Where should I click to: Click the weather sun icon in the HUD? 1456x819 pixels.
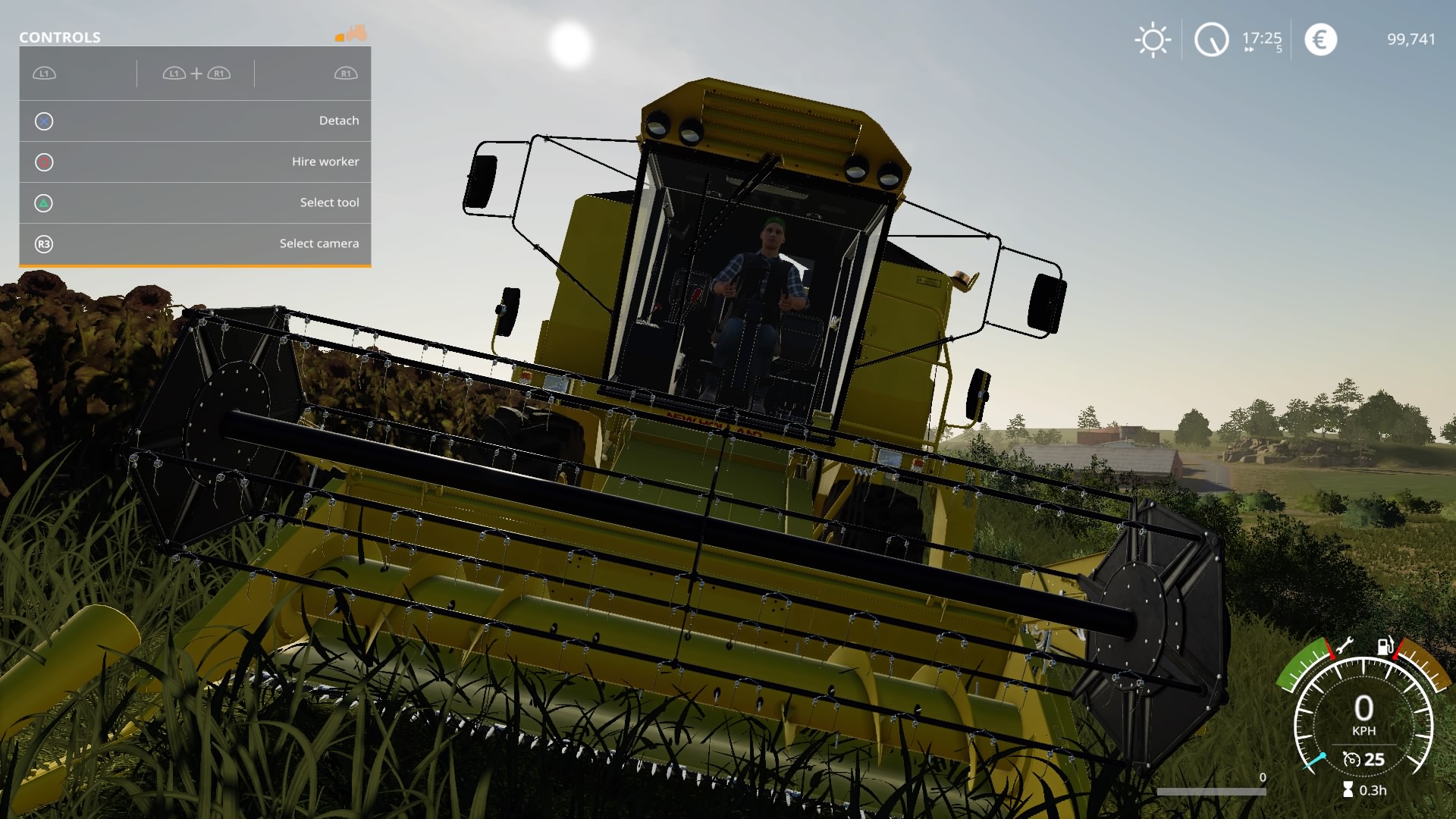point(1153,39)
